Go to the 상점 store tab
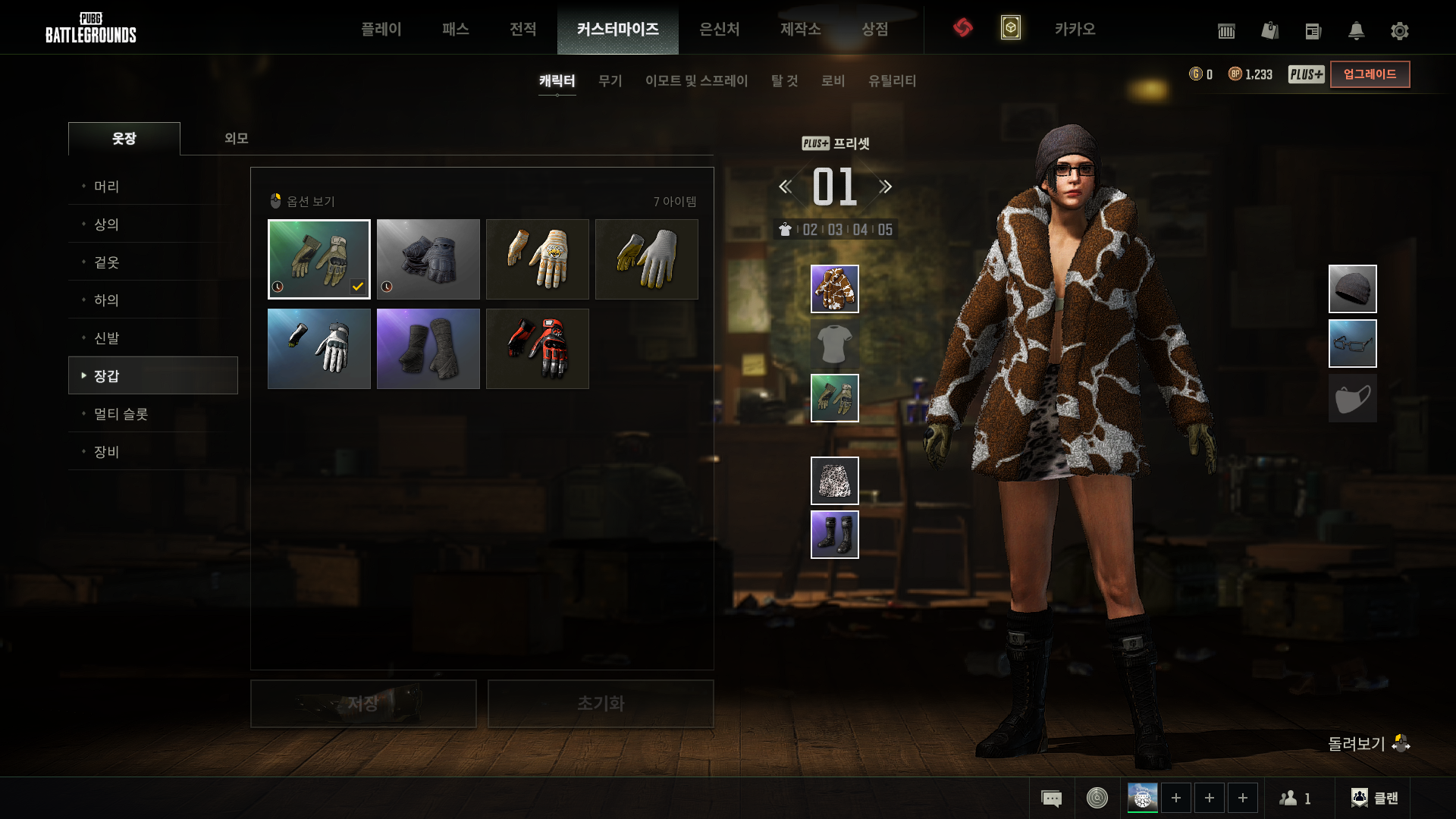 [874, 29]
